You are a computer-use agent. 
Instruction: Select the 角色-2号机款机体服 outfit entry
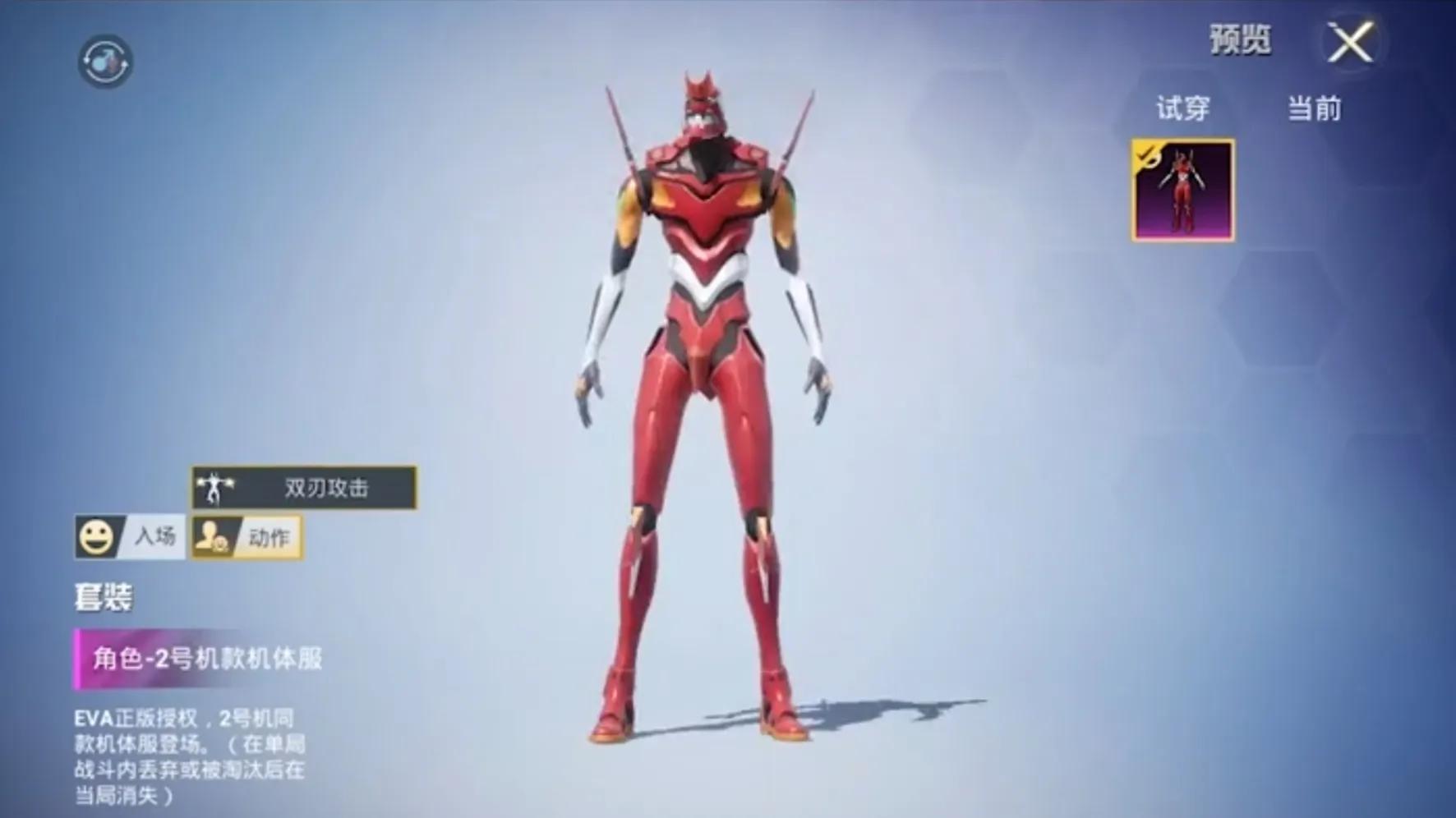pyautogui.click(x=205, y=659)
